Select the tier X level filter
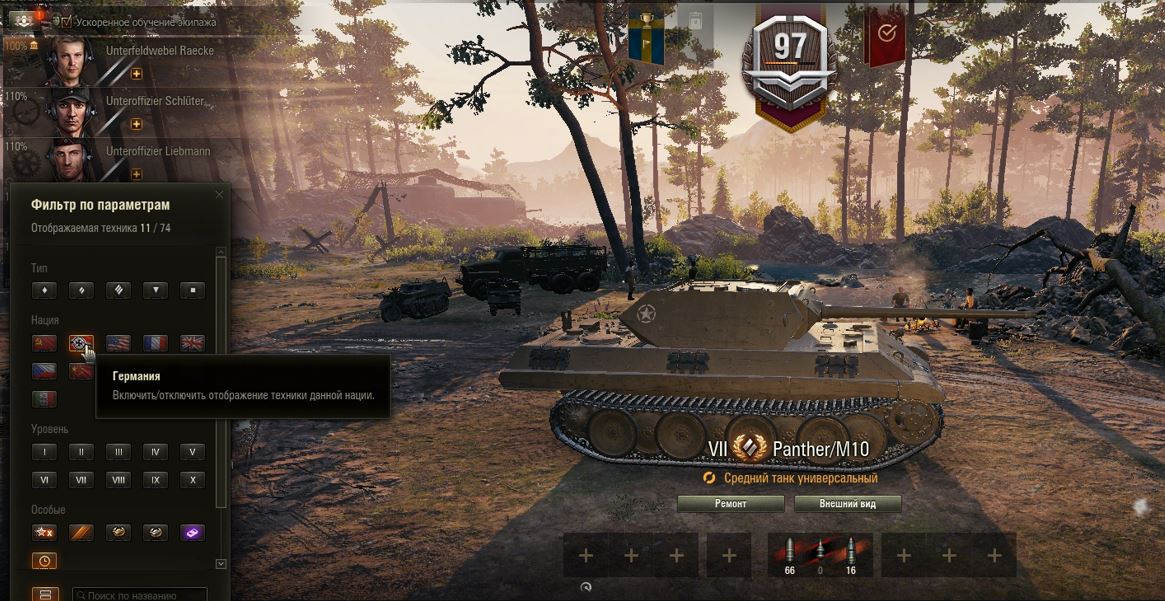The image size is (1165, 601). 192,480
